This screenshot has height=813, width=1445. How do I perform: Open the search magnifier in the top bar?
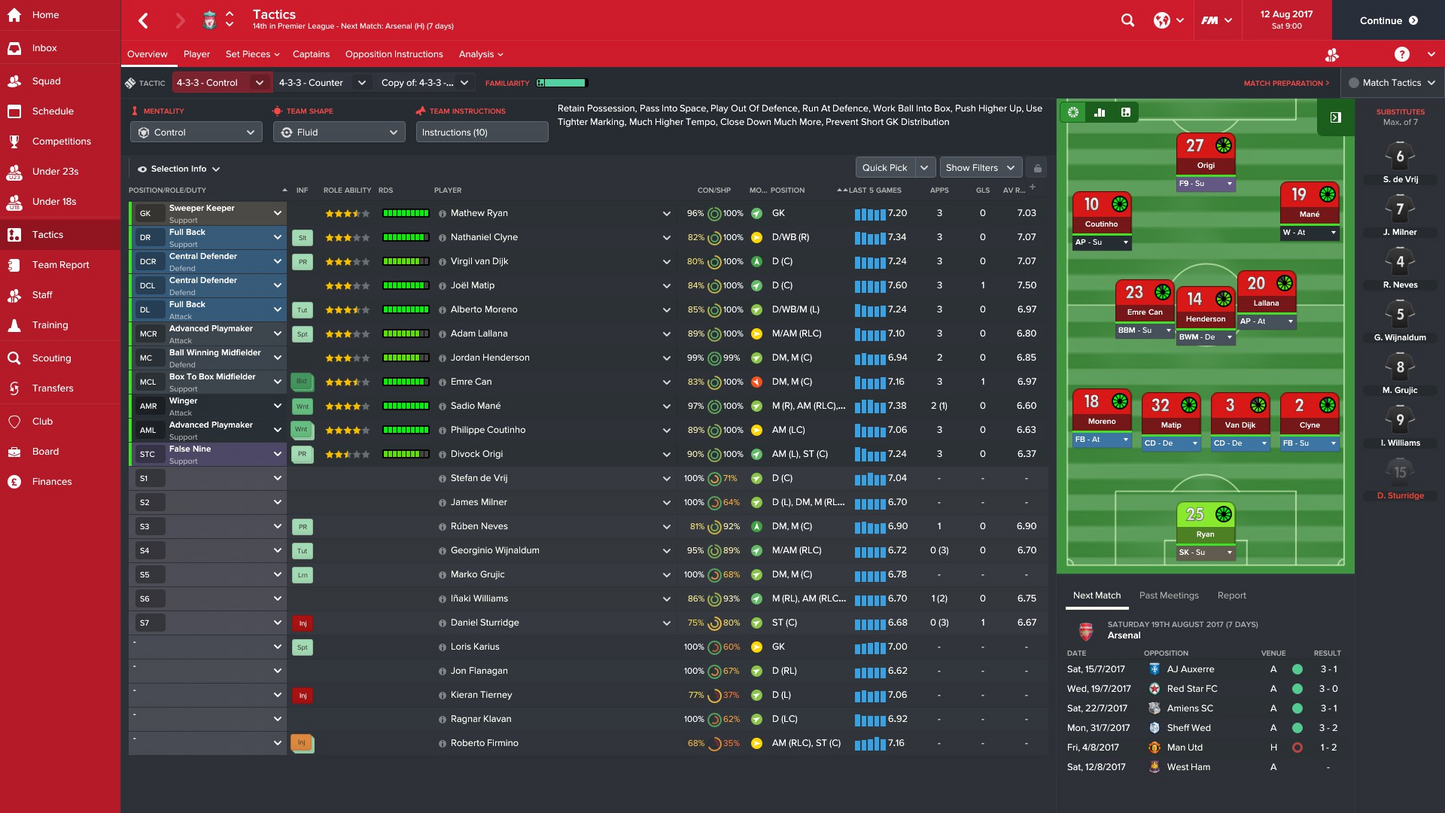pos(1127,20)
